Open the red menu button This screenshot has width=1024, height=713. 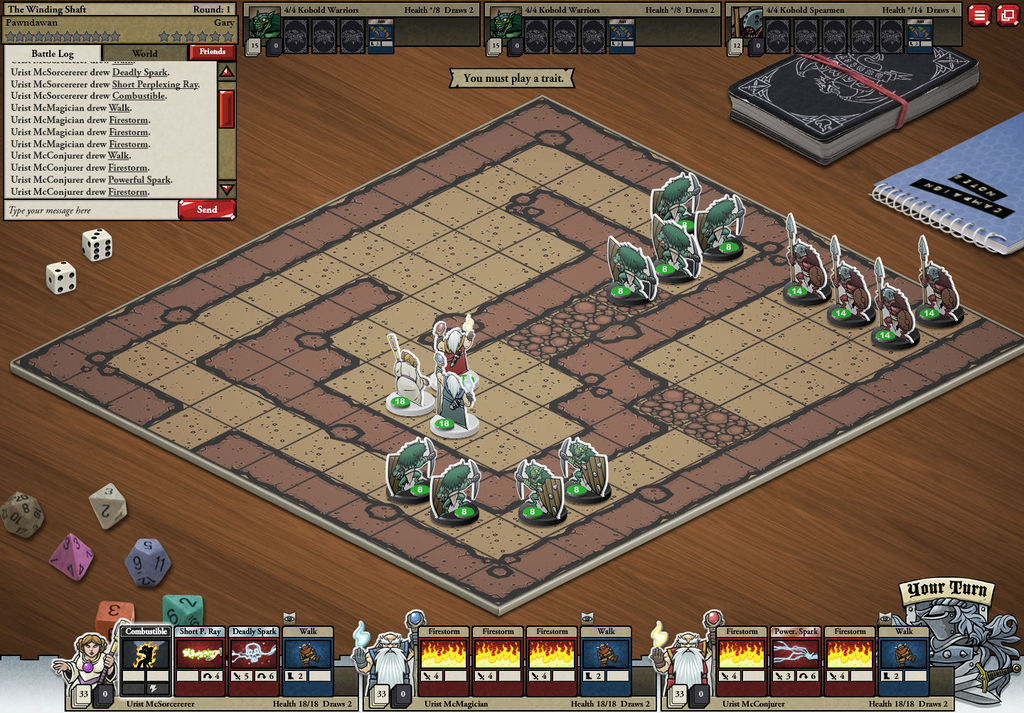point(978,15)
